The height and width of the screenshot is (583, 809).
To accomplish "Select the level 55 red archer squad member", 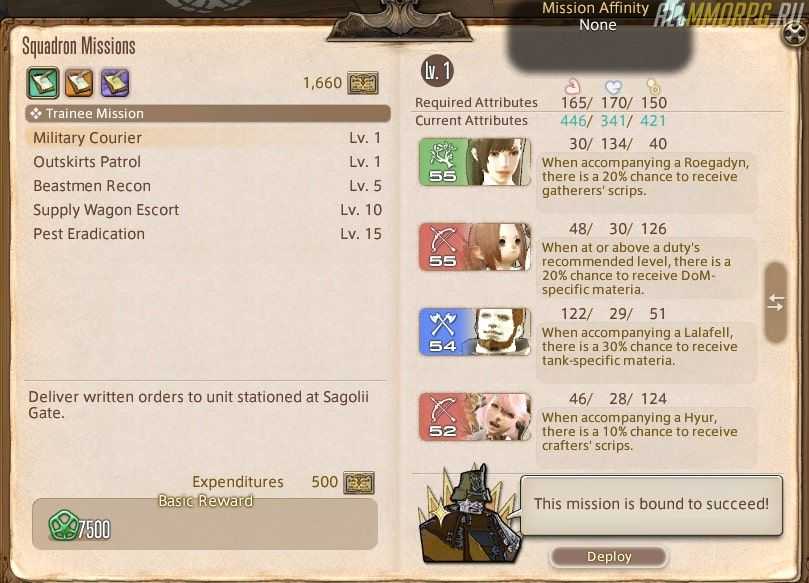I will [x=475, y=247].
